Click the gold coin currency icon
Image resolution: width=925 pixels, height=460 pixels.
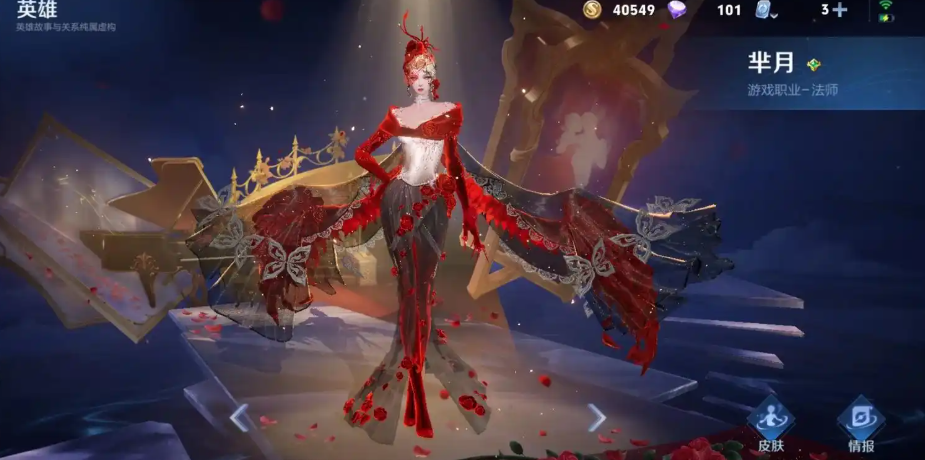click(x=592, y=10)
